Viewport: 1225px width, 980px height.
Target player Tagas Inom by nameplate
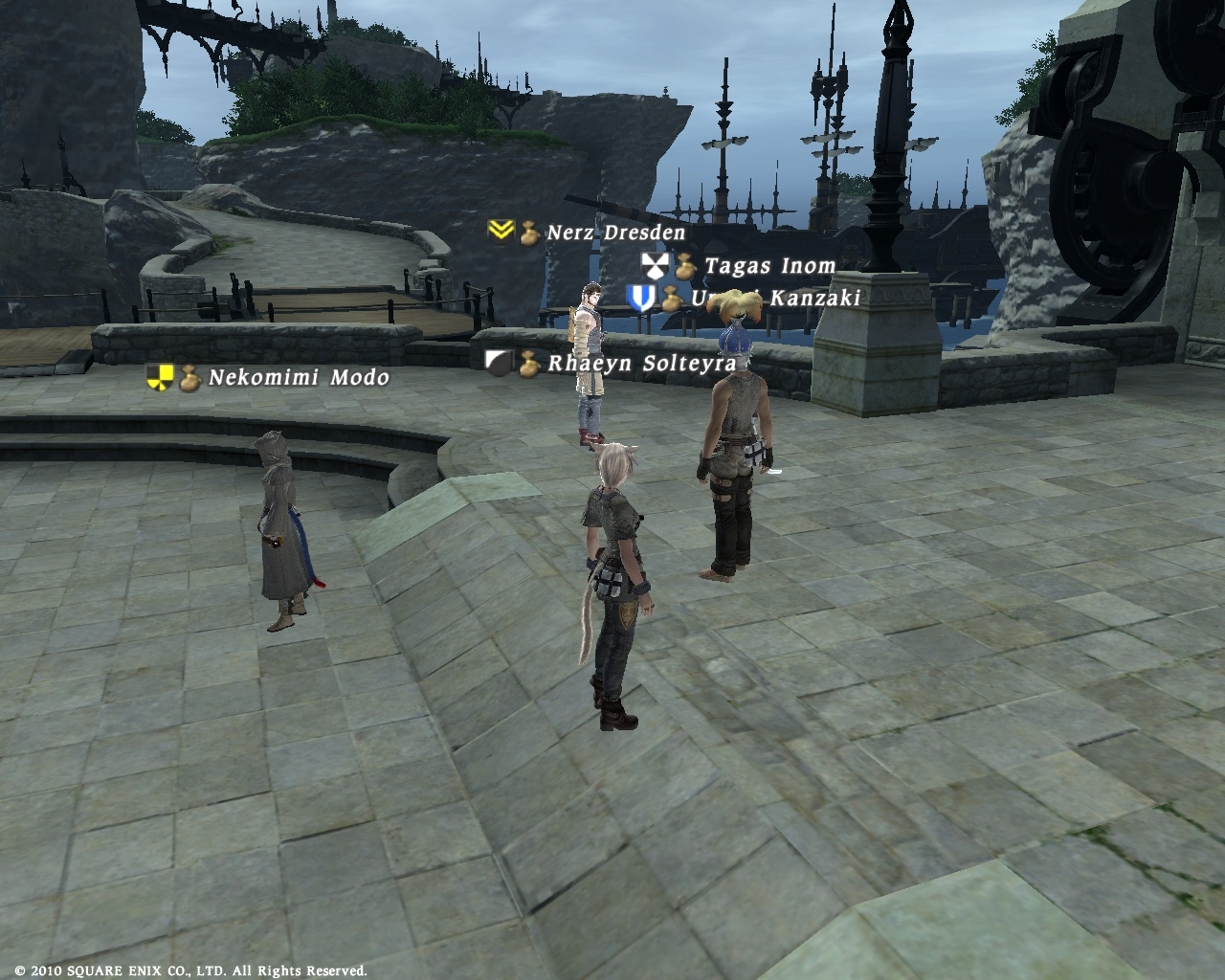pos(769,266)
